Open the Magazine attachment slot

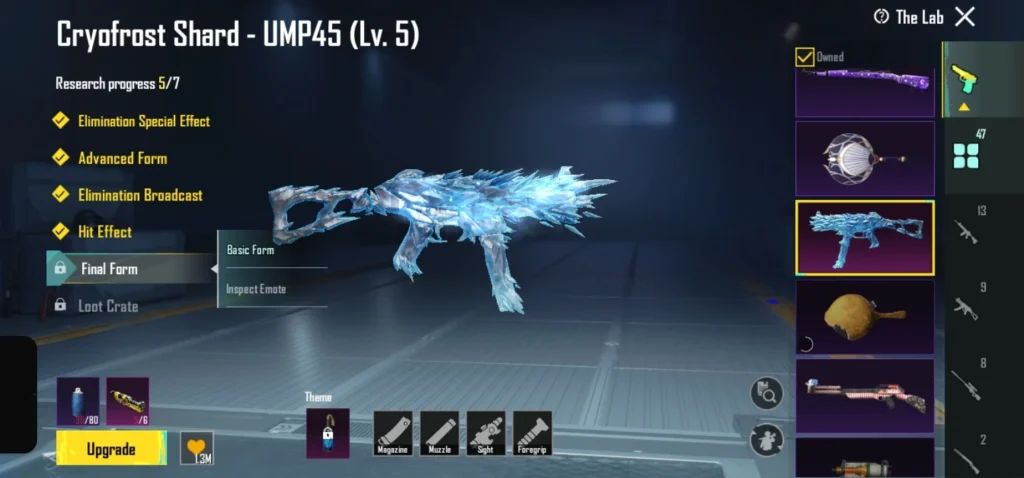393,434
